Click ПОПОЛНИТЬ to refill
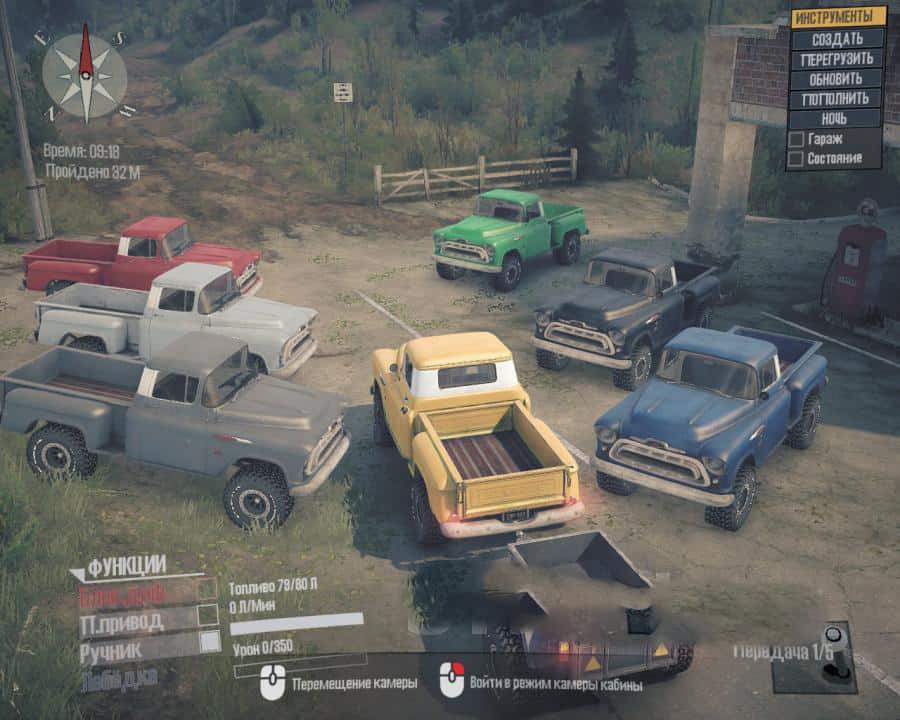The height and width of the screenshot is (720, 900). [838, 99]
